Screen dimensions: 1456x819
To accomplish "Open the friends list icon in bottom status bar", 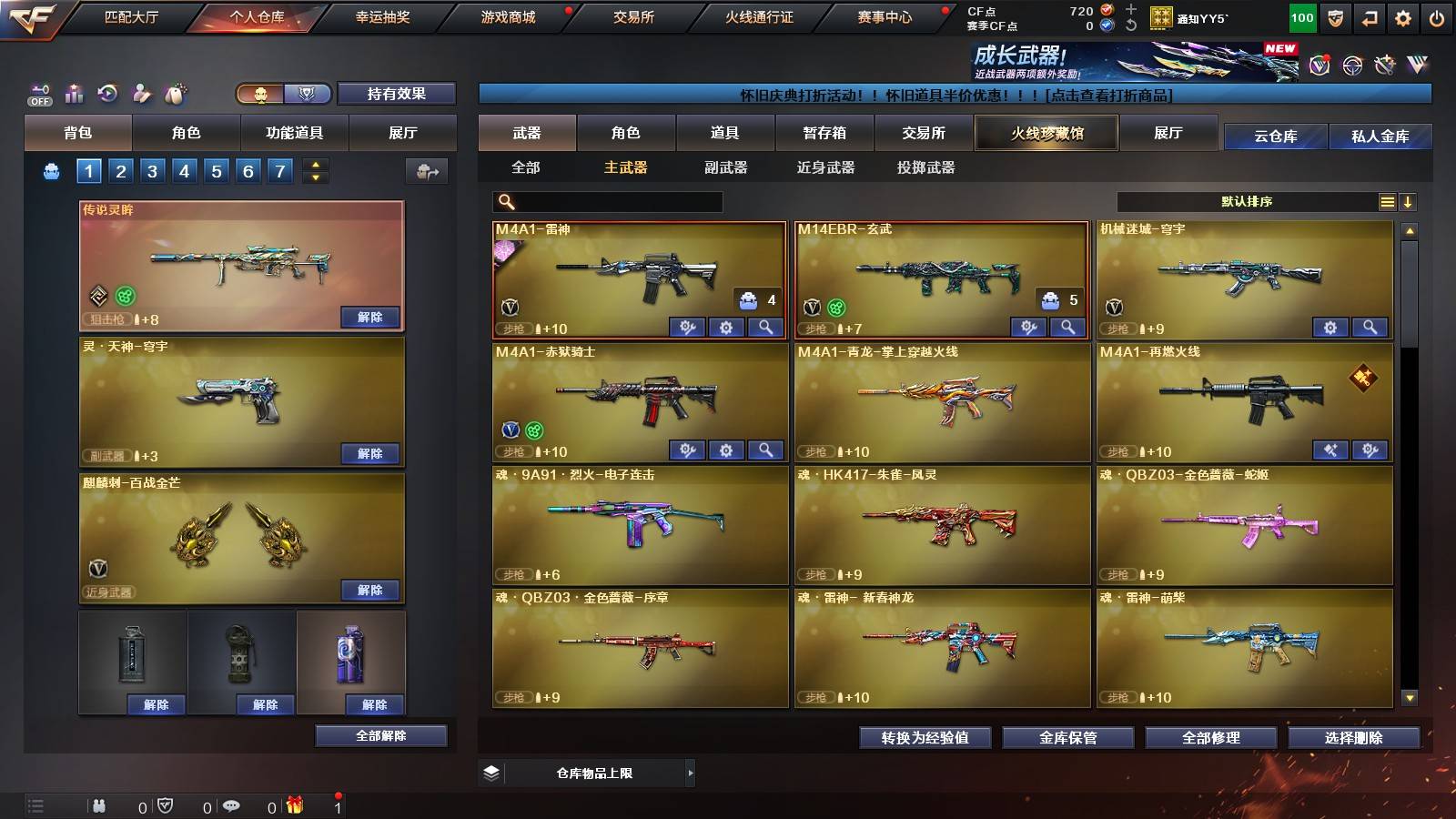I will 98,805.
